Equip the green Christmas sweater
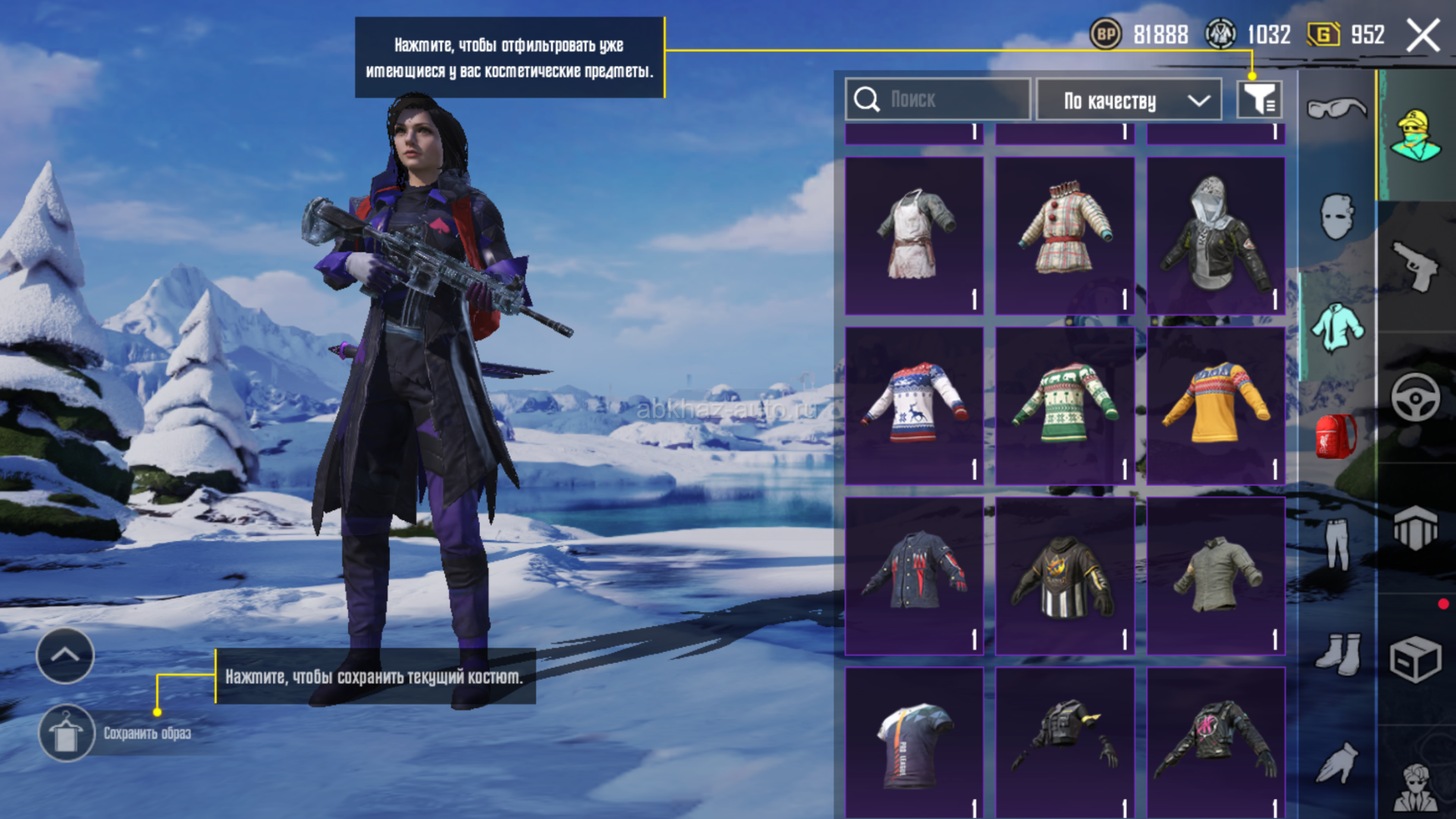The image size is (1456, 819). click(1065, 406)
